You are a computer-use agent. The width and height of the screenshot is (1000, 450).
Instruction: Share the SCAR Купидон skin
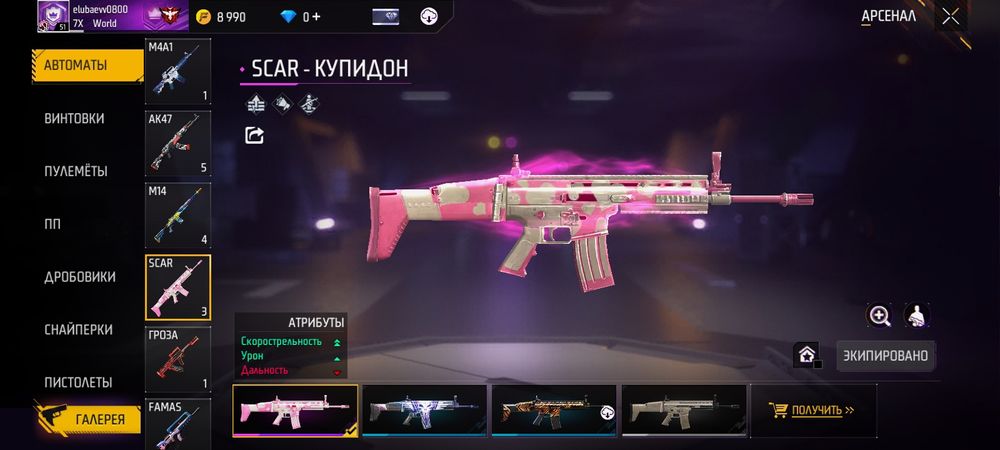click(254, 135)
